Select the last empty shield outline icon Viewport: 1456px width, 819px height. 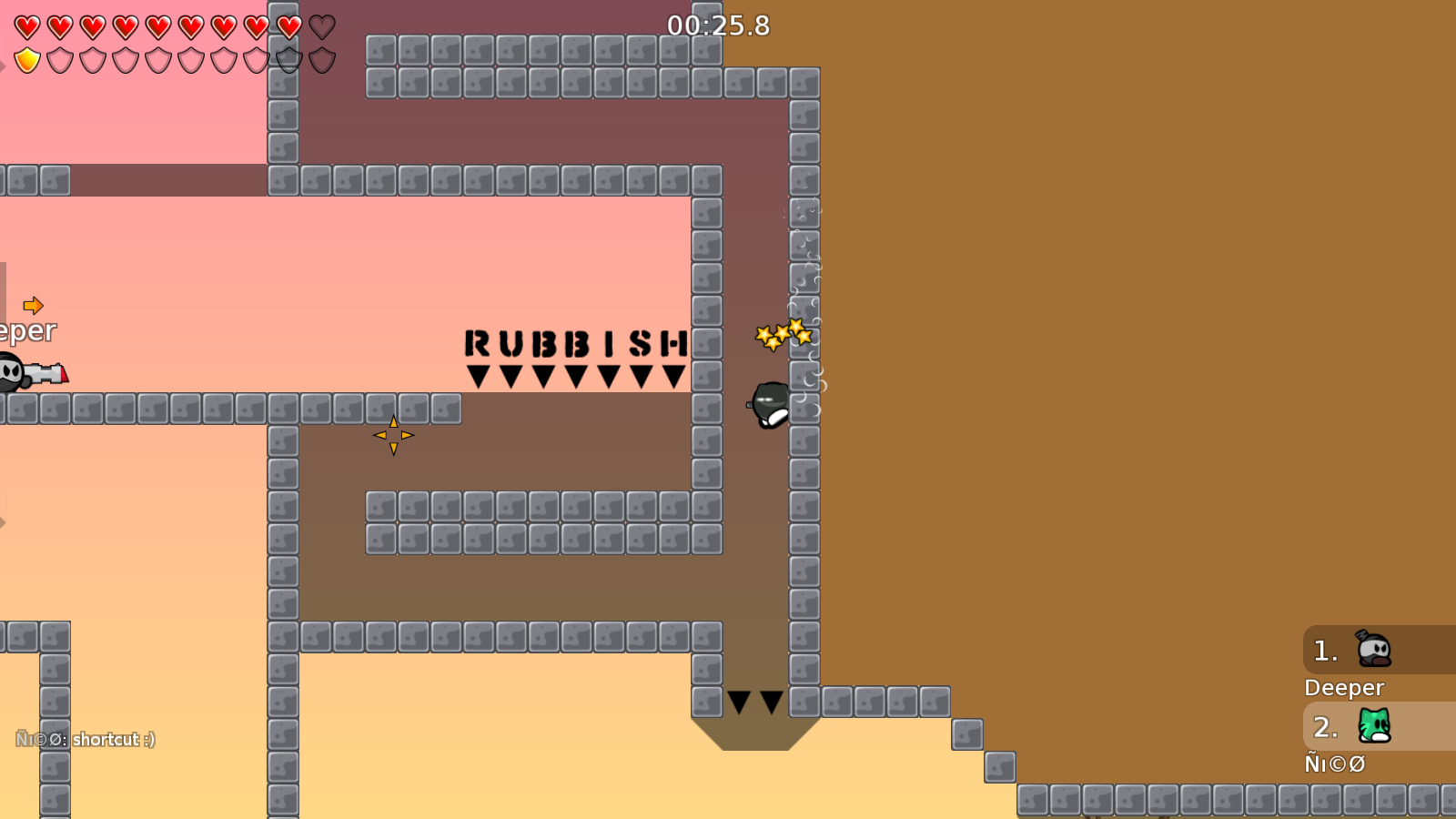(x=320, y=59)
